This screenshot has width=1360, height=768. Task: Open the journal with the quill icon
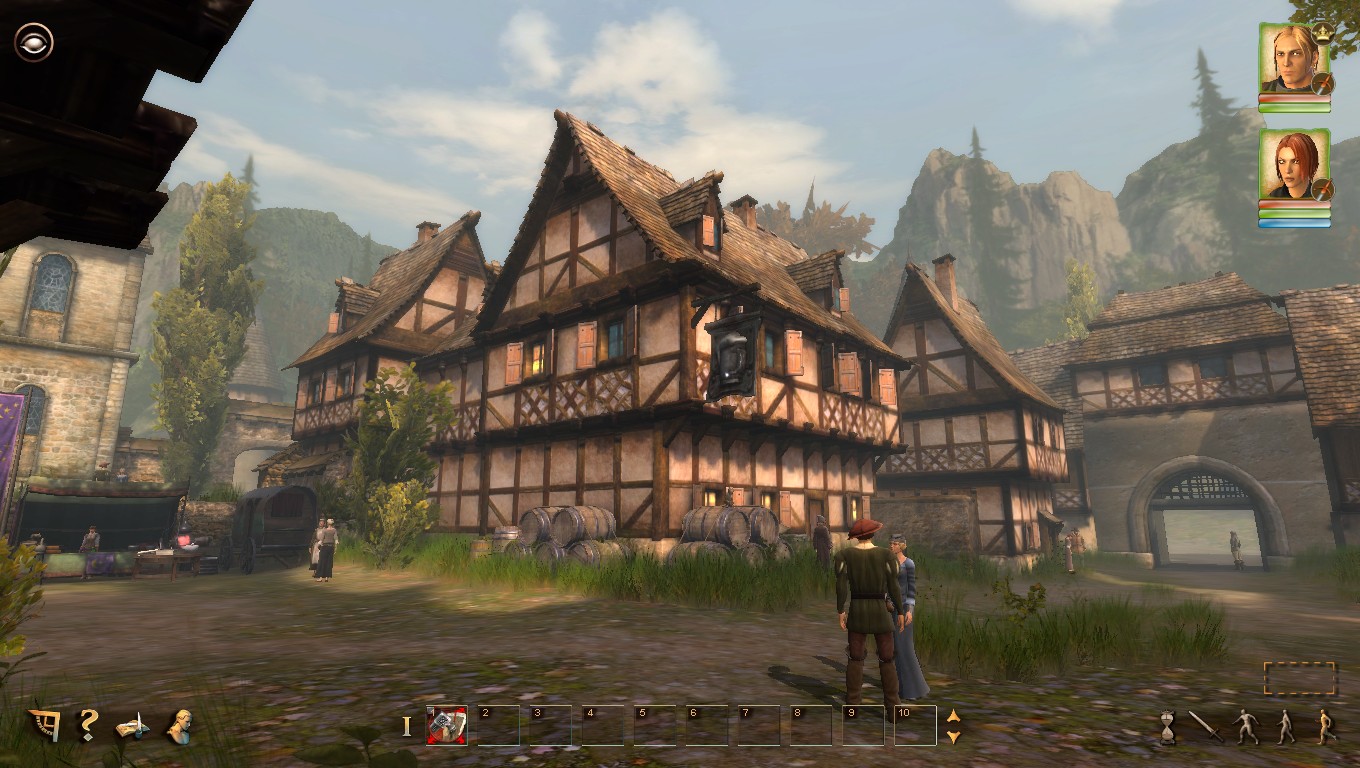(x=130, y=727)
